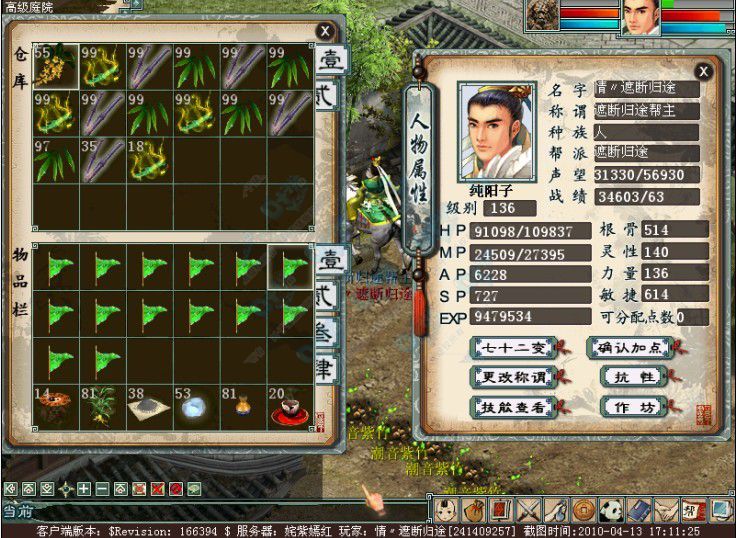Pick the grey powder pile stack of 38

(149, 407)
